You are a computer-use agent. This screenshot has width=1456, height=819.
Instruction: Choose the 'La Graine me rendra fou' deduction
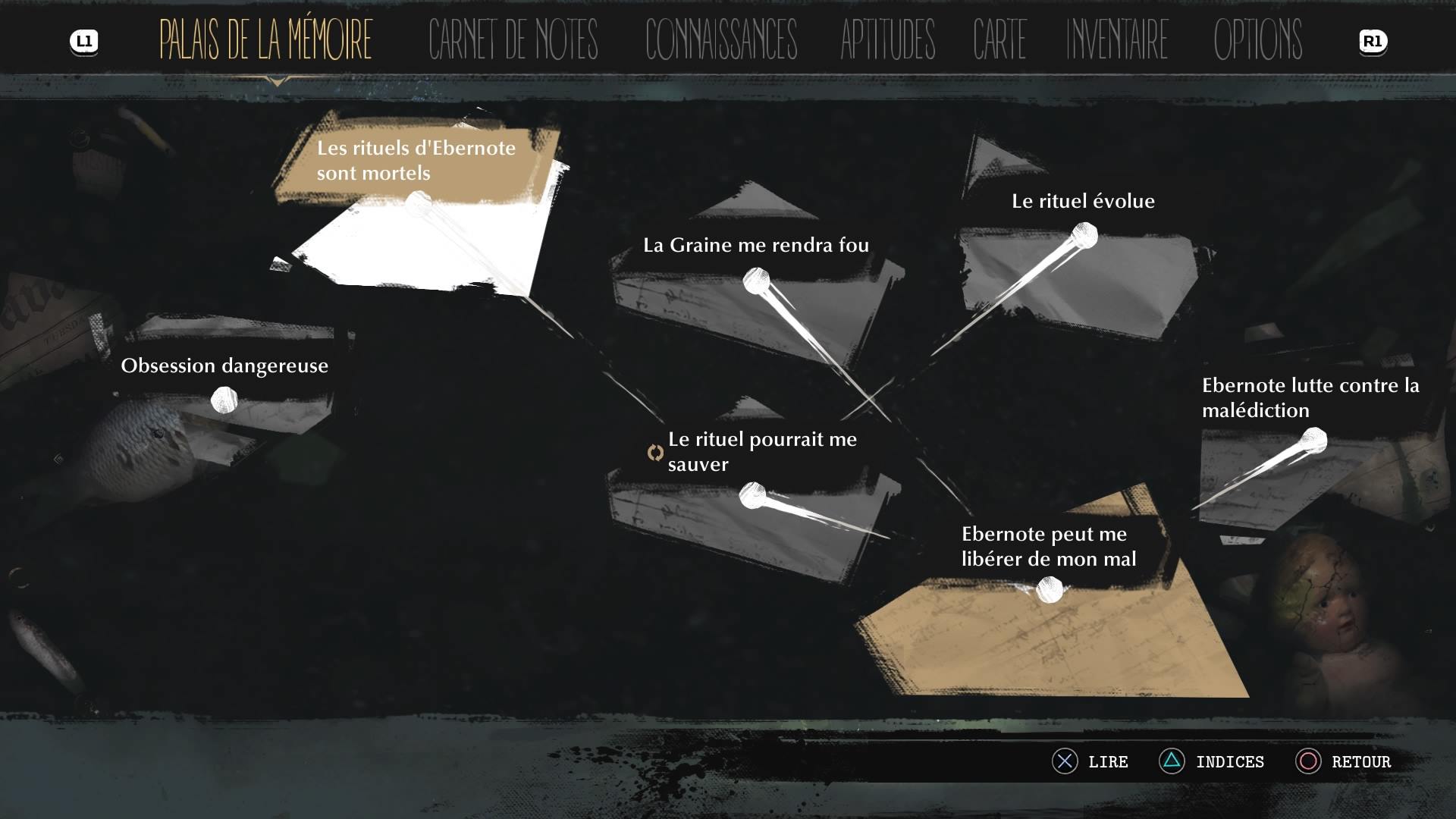click(755, 246)
